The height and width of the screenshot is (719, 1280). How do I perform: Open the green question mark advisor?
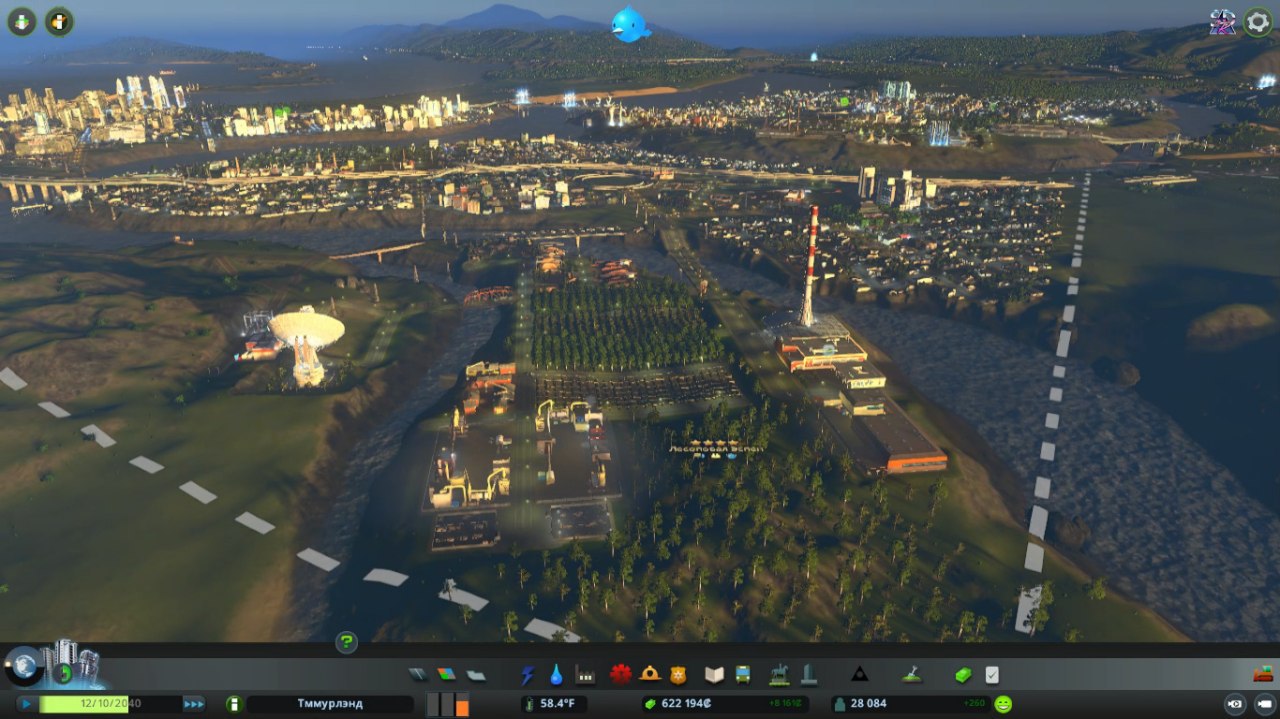point(346,642)
